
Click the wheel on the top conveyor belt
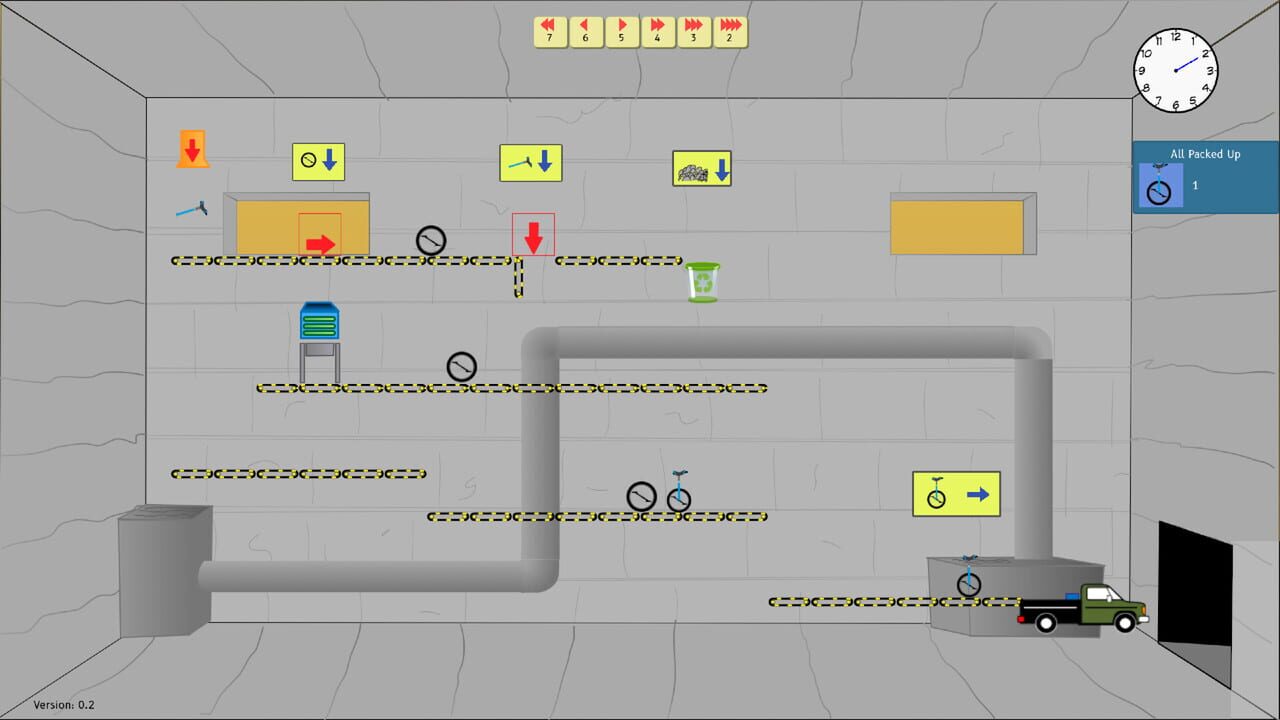click(x=430, y=240)
